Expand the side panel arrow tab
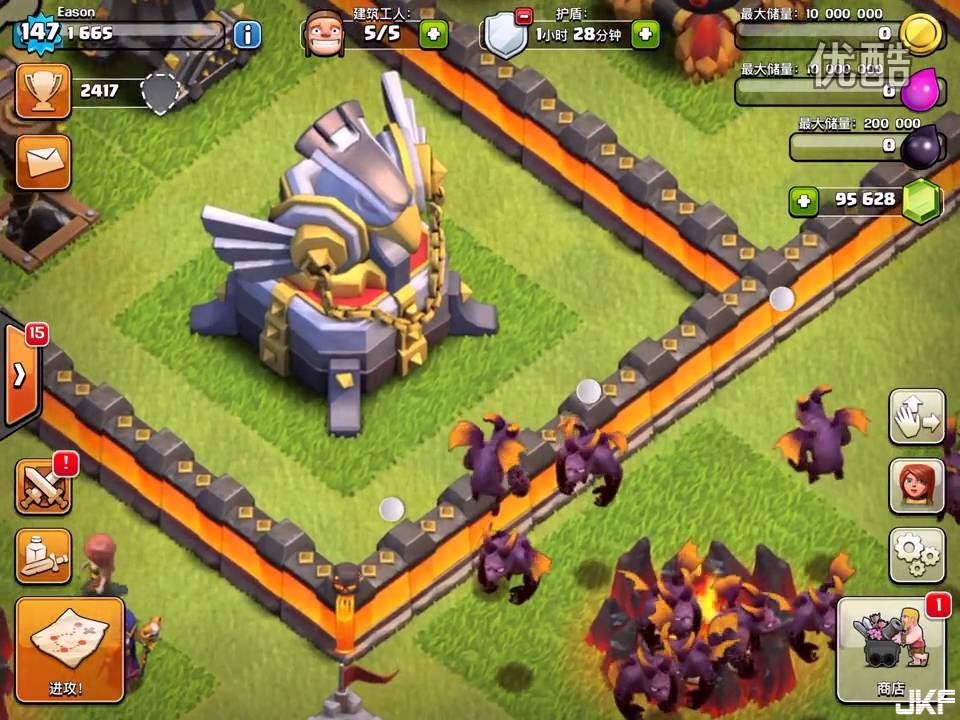Viewport: 960px width, 720px height. (20, 375)
